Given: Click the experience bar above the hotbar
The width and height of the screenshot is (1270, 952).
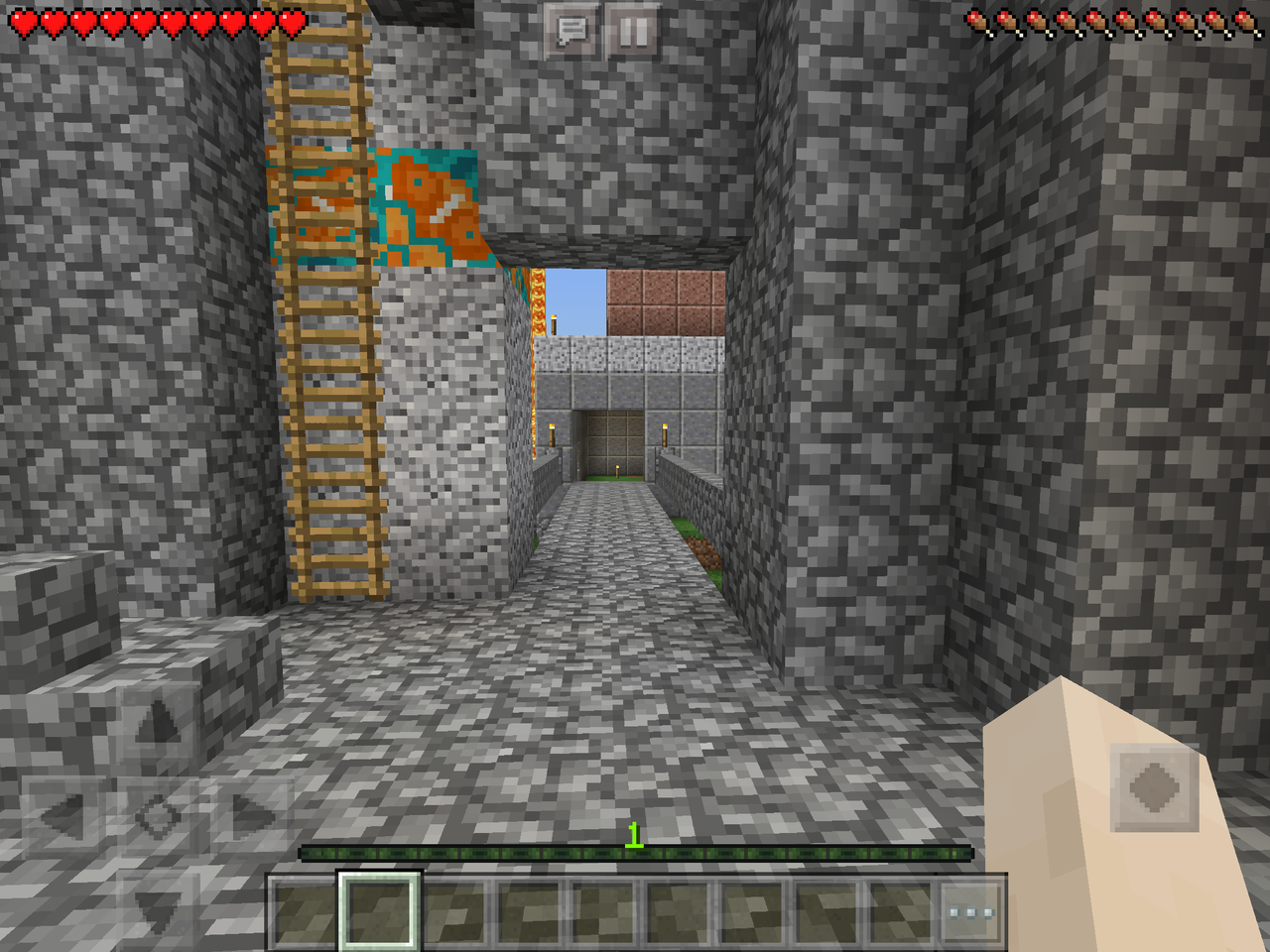Looking at the screenshot, I should tap(635, 851).
